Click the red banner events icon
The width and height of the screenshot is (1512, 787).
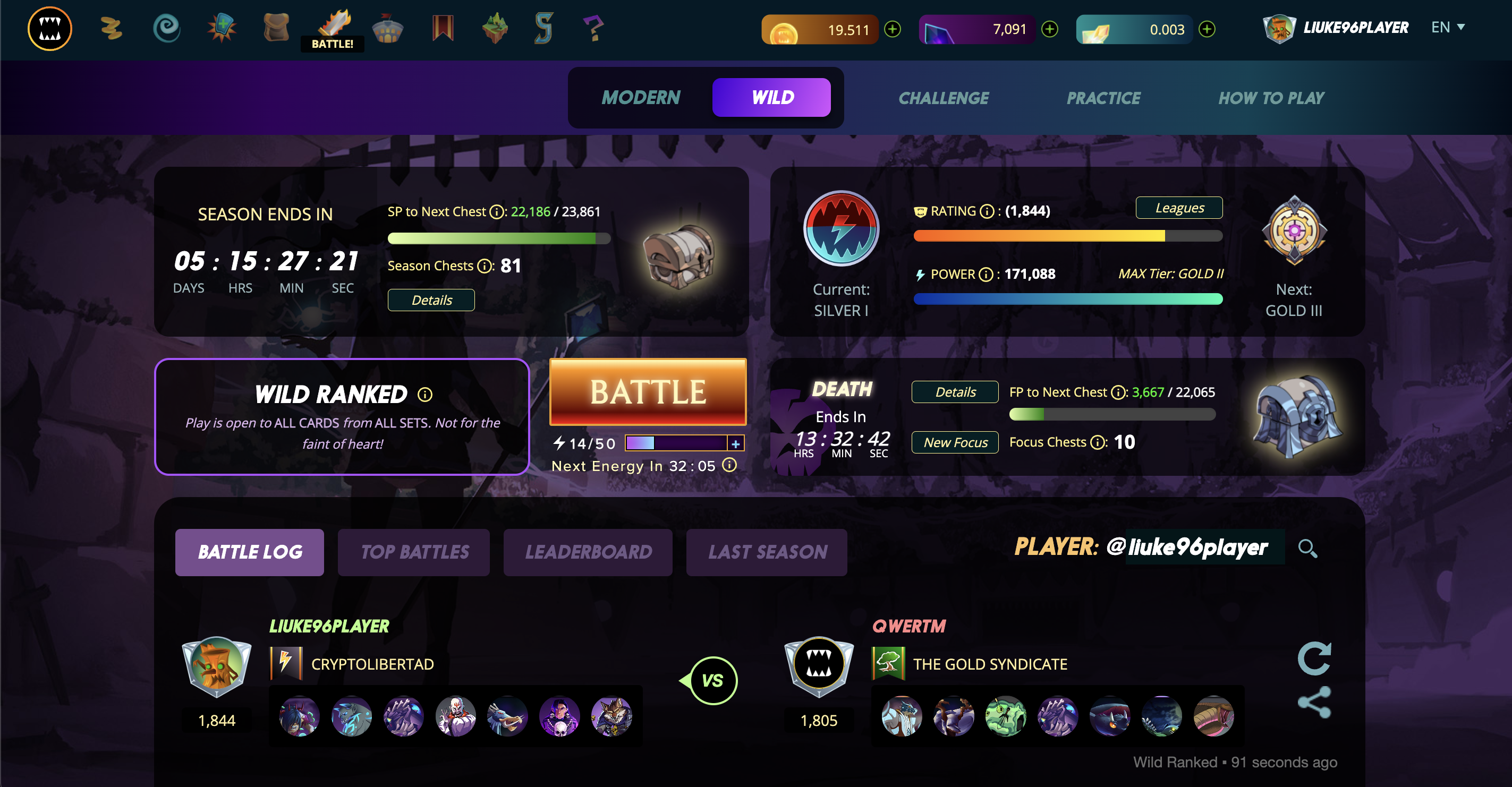point(443,28)
